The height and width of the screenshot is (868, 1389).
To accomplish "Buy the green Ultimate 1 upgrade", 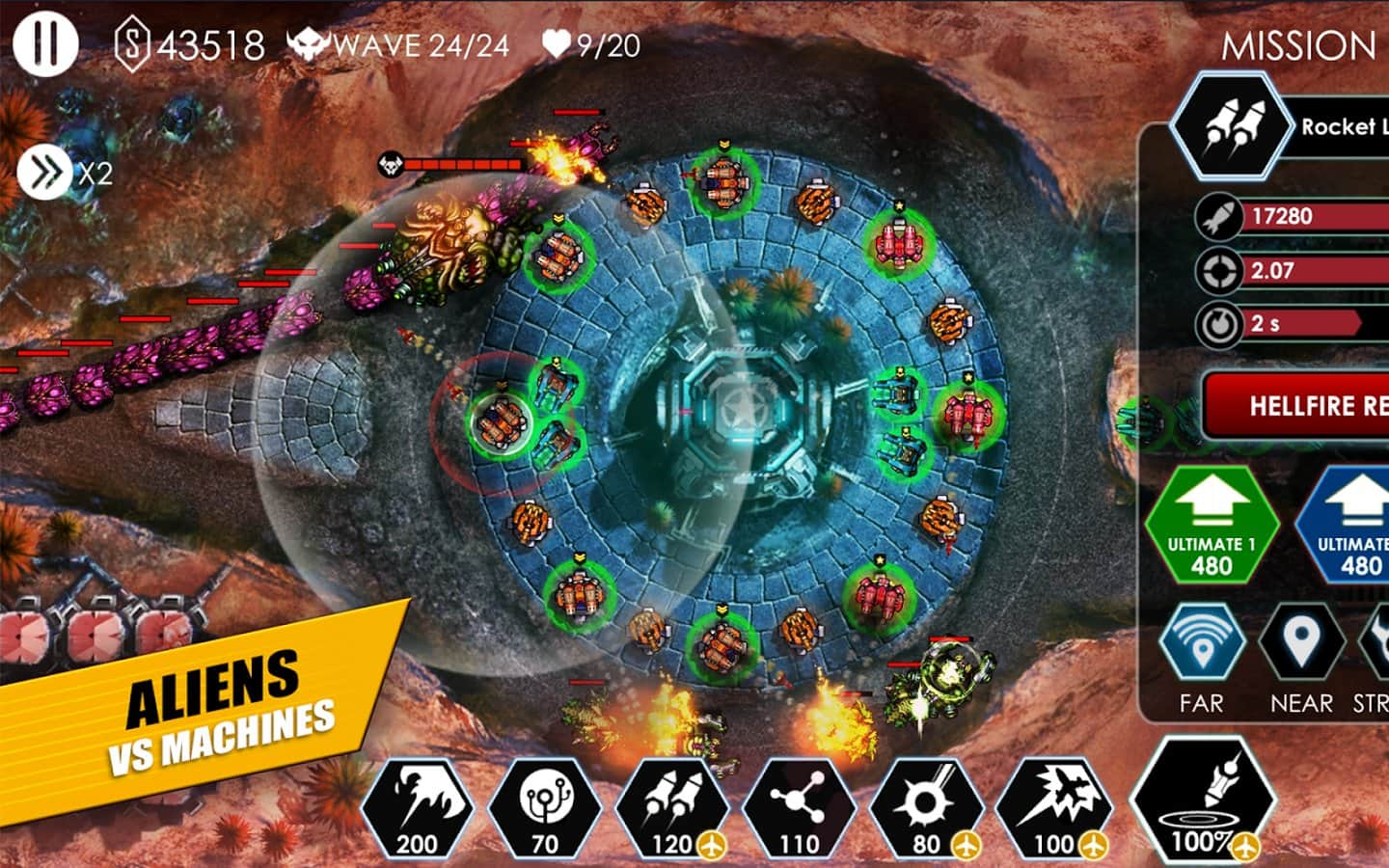I will [x=1212, y=525].
